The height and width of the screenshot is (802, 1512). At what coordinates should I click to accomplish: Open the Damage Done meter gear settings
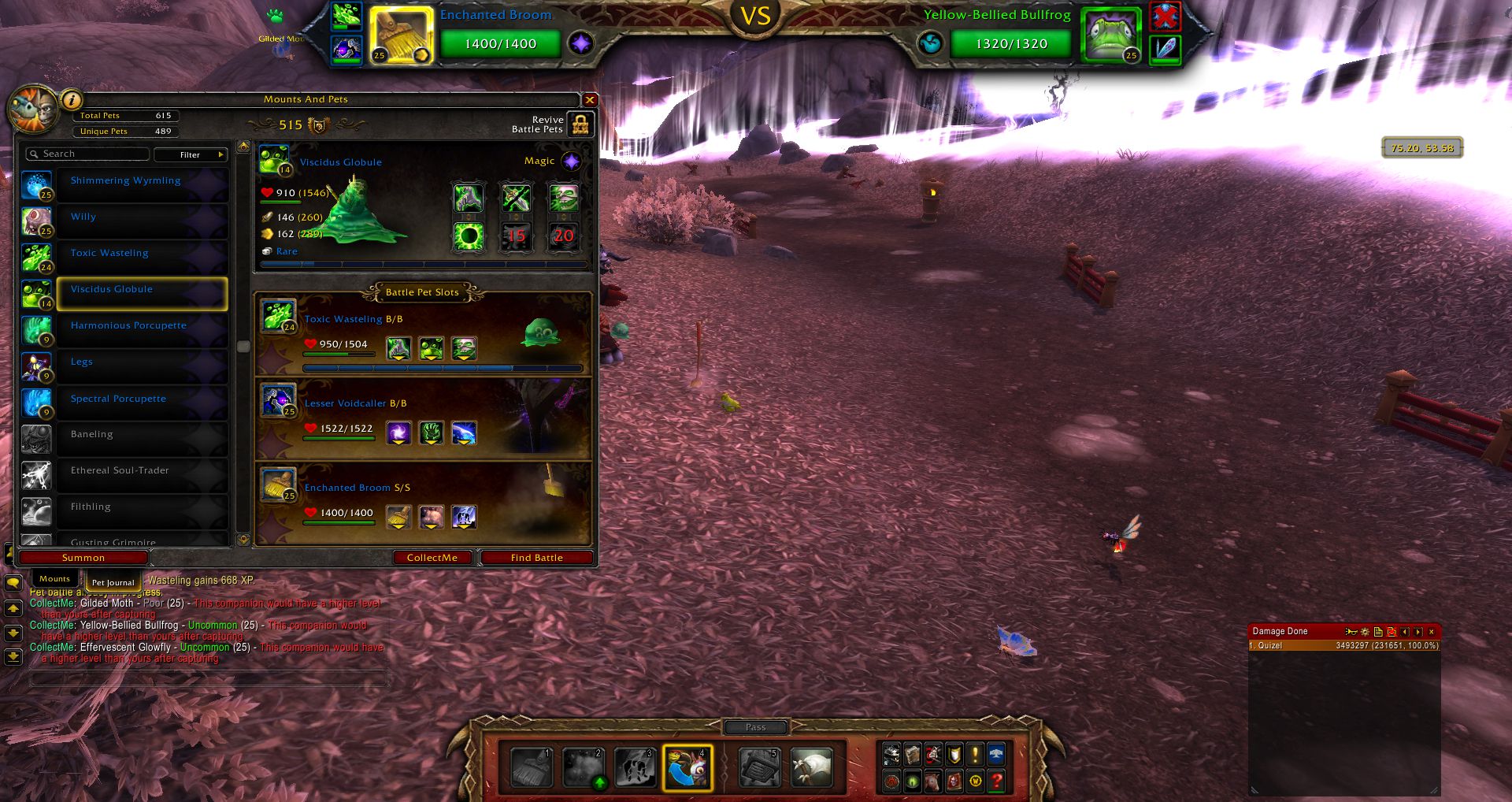coord(1365,632)
